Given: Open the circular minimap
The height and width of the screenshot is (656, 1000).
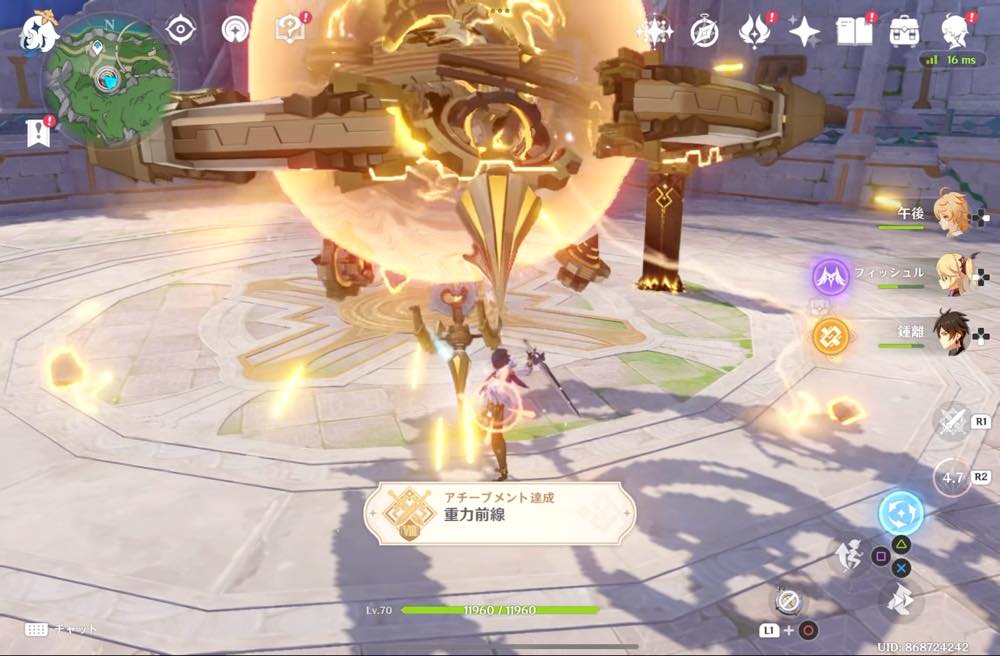Looking at the screenshot, I should (108, 79).
